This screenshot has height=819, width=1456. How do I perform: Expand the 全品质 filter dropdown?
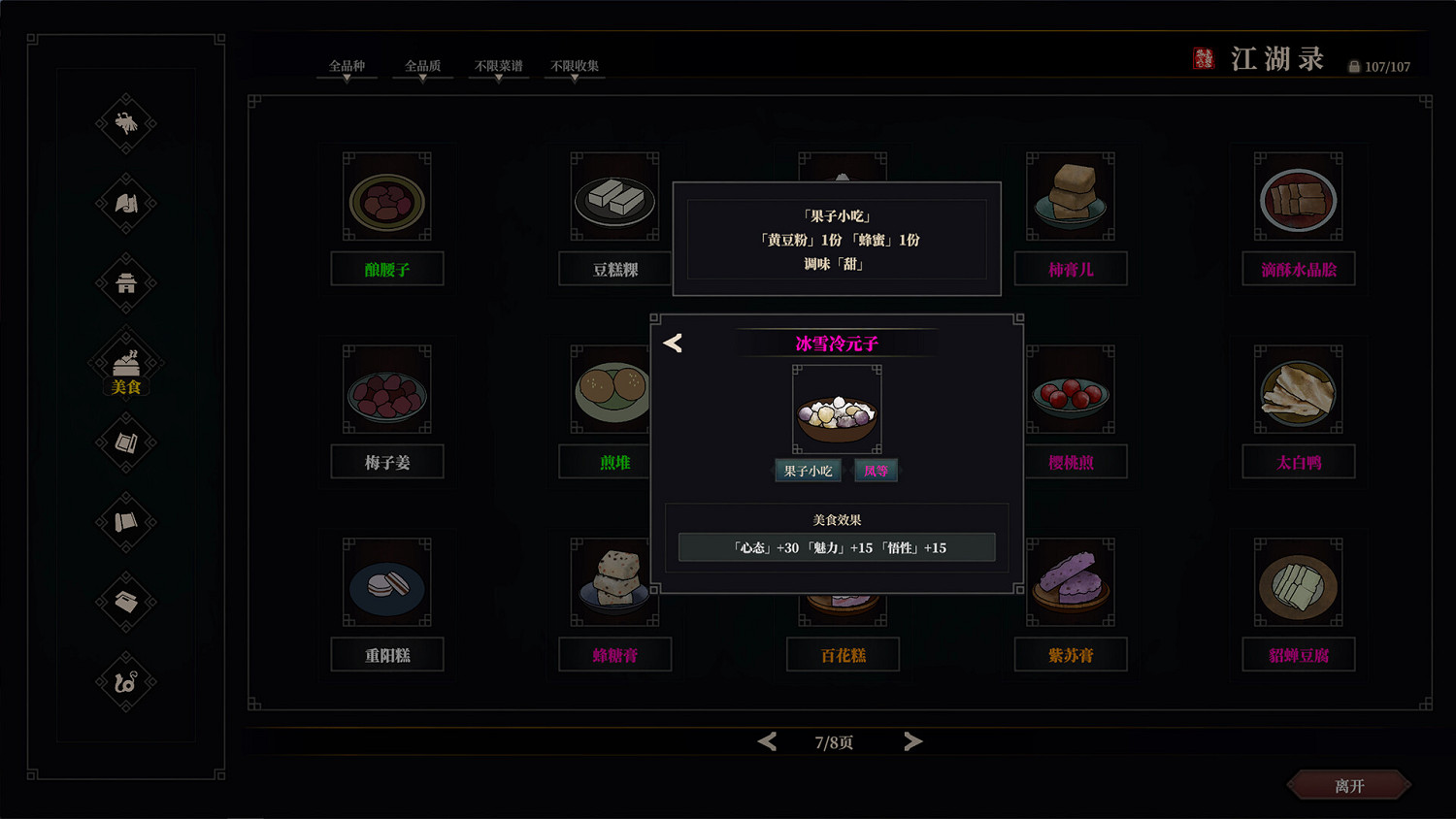[x=422, y=66]
